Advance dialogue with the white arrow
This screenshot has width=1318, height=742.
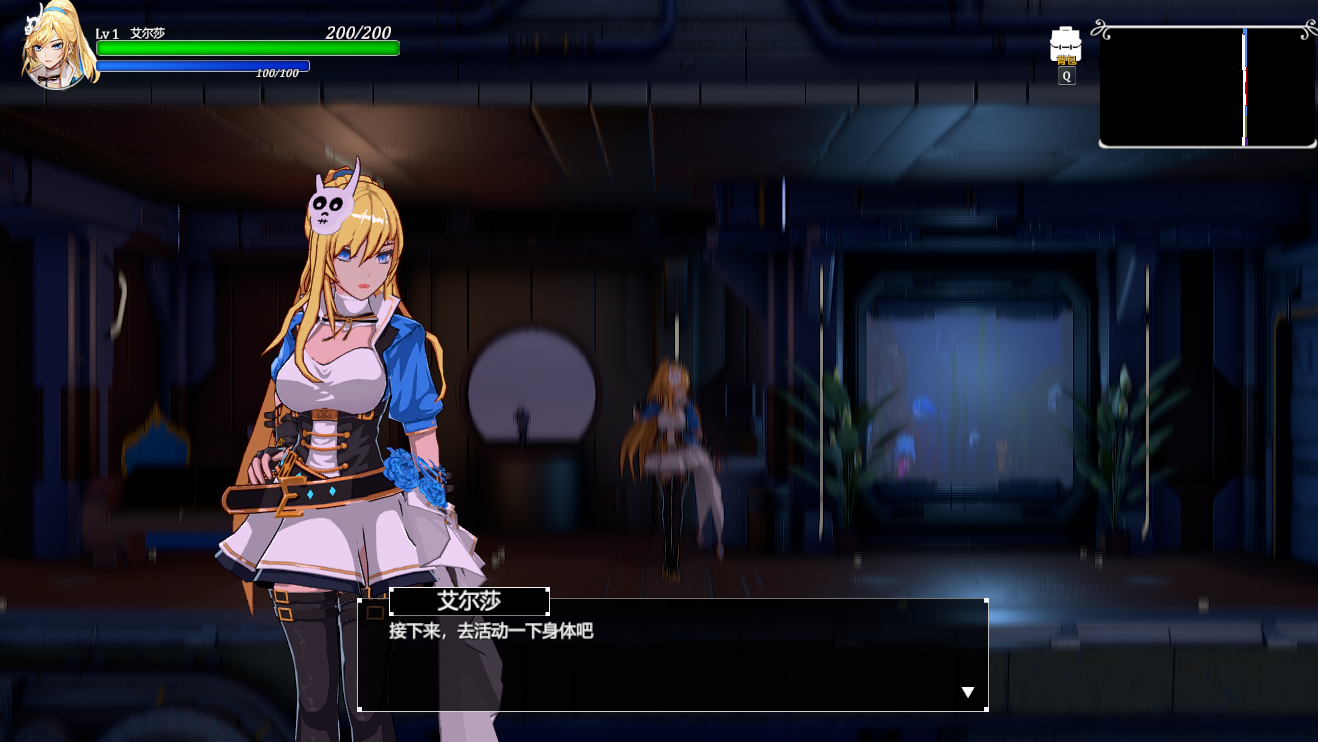tap(967, 692)
